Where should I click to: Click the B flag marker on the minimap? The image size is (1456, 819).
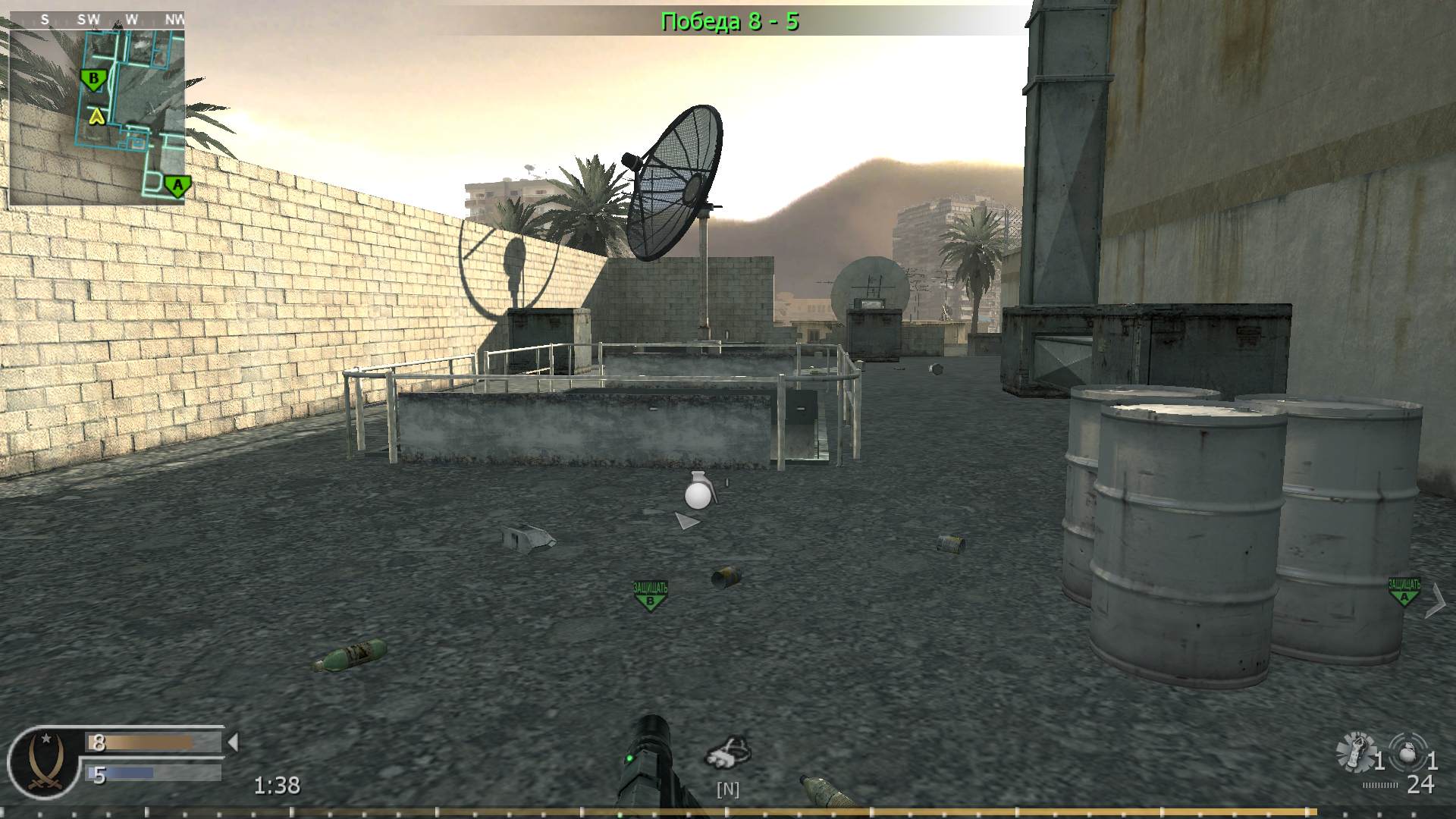[93, 77]
